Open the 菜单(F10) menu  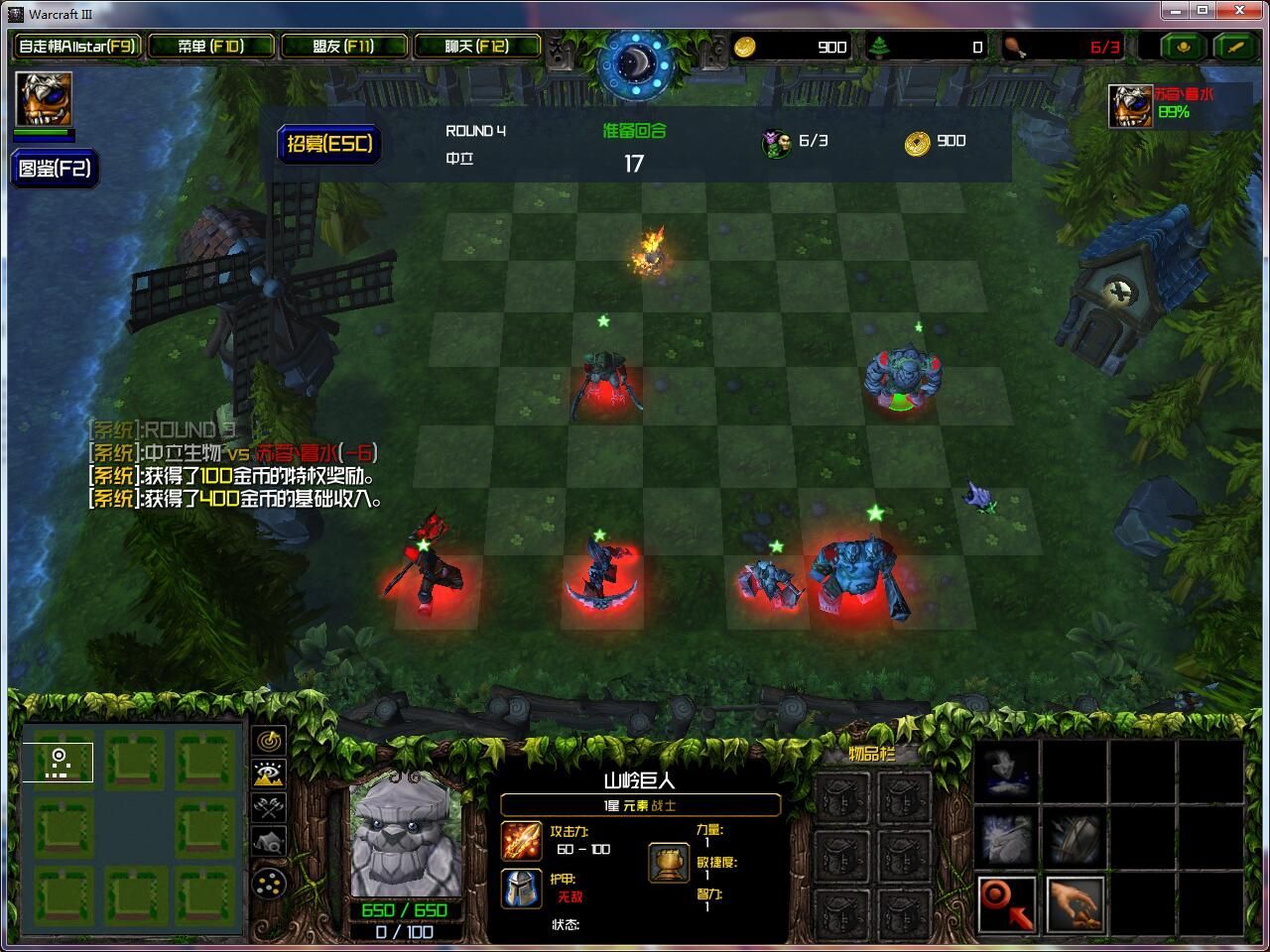click(x=211, y=46)
